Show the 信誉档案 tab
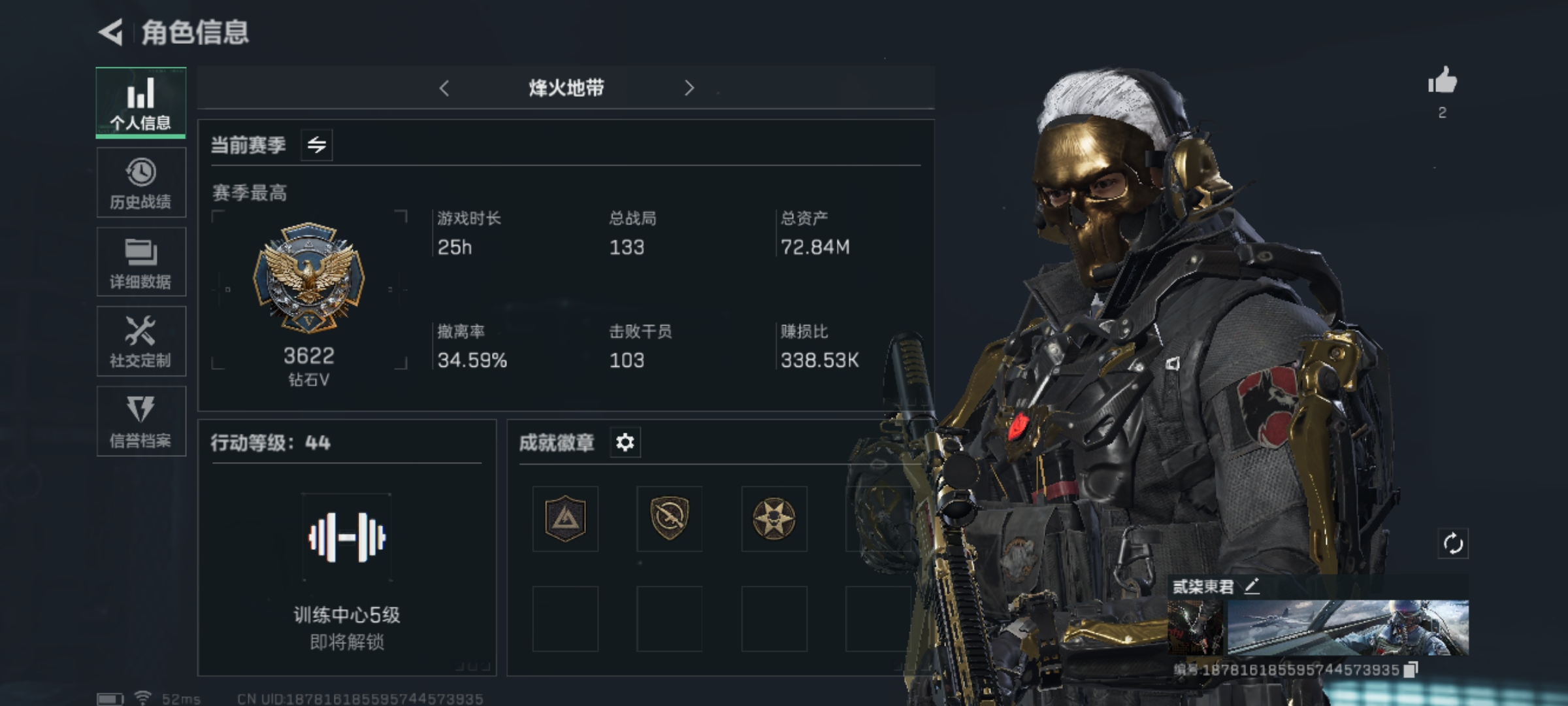The image size is (1568, 706). point(141,421)
